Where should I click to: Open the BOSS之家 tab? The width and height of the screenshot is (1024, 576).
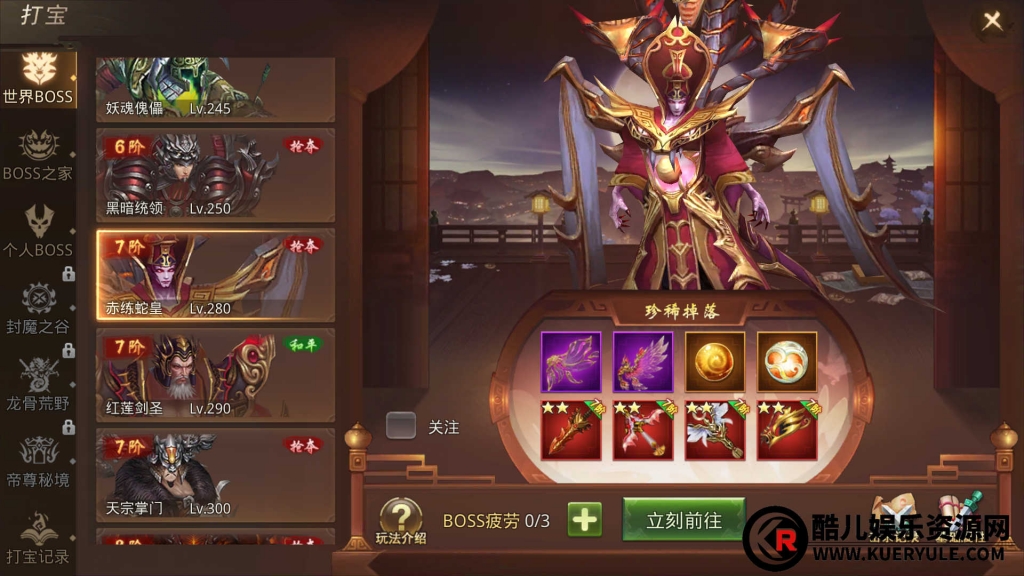(x=38, y=156)
